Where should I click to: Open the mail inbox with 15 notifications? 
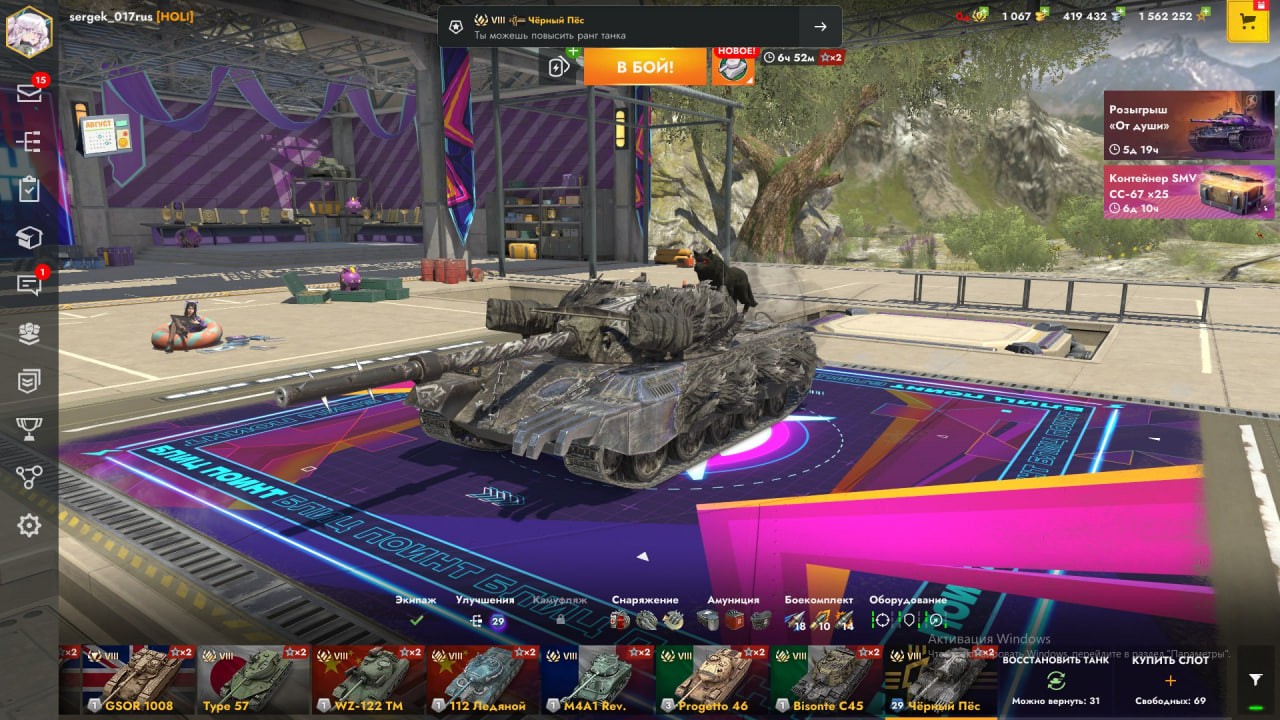(29, 93)
